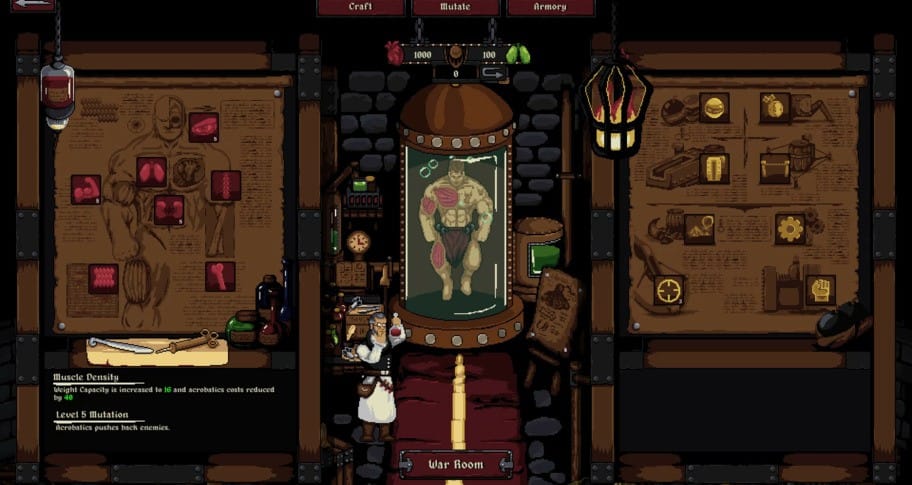Choose the golden column upgrade icon
Viewport: 912px width, 485px height.
(x=714, y=168)
